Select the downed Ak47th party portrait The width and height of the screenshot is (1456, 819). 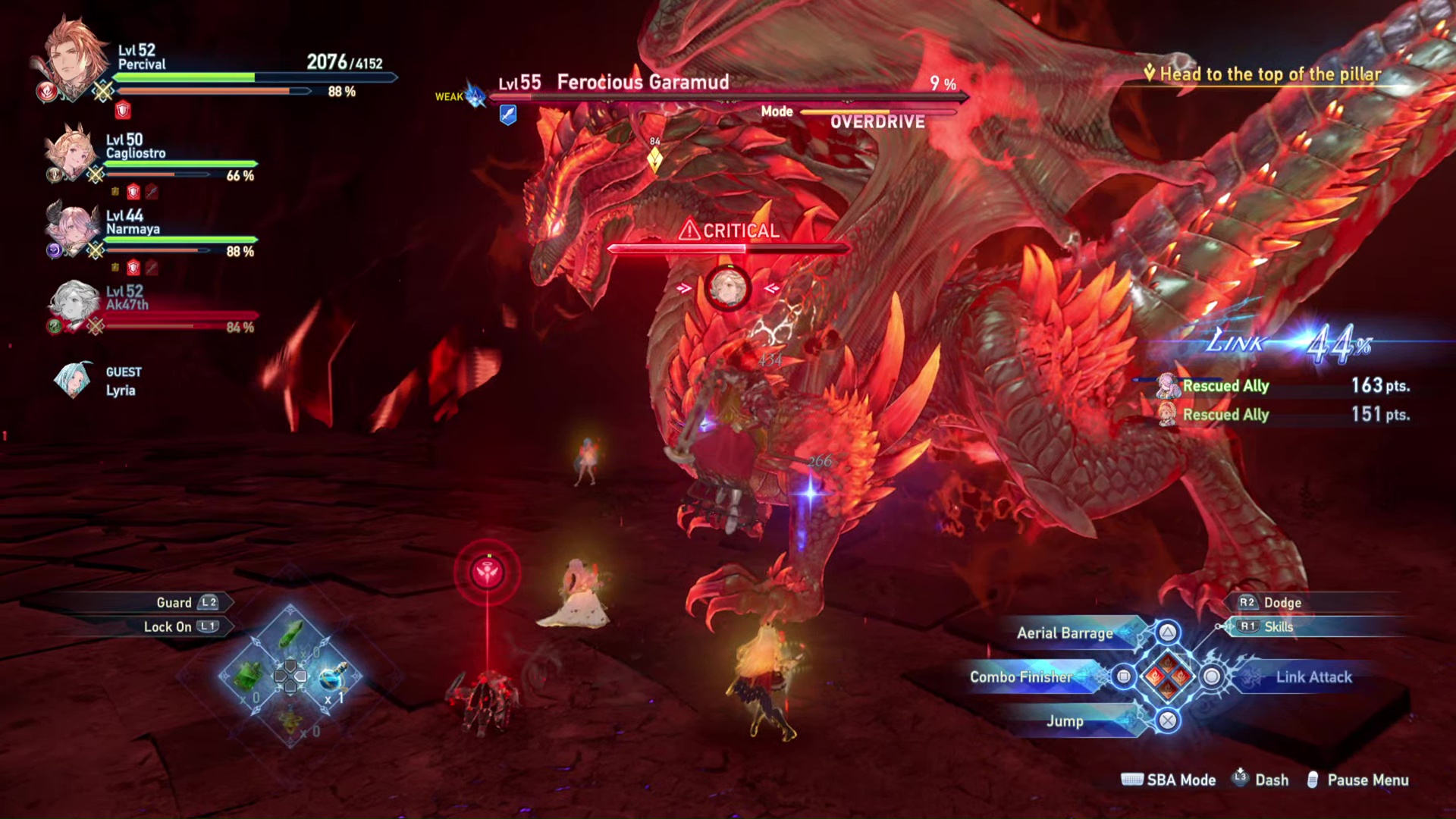tap(74, 304)
